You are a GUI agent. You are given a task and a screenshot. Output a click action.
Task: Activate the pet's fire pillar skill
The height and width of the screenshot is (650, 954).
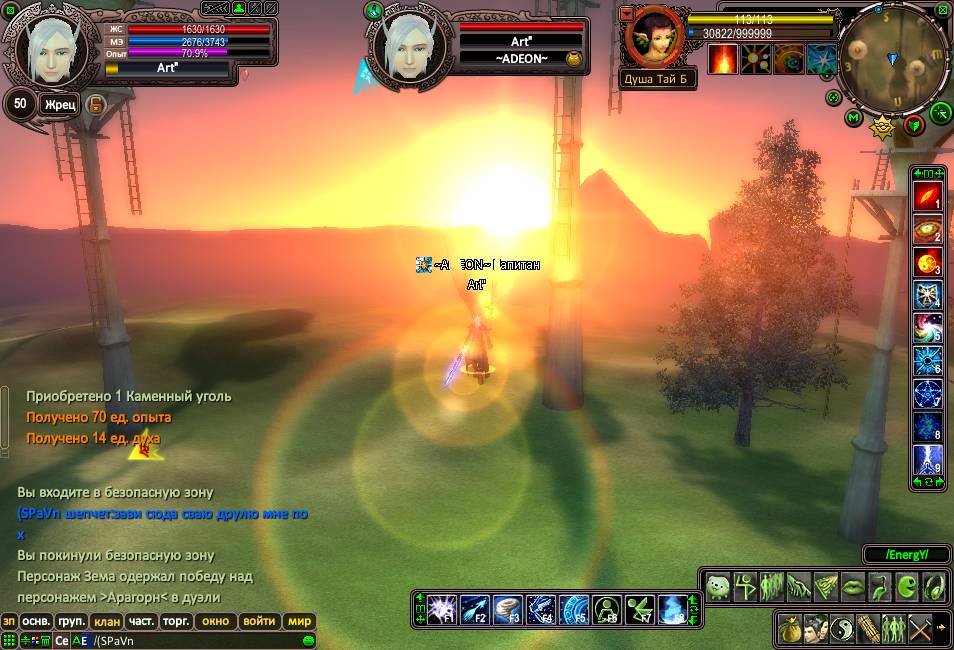[x=723, y=59]
